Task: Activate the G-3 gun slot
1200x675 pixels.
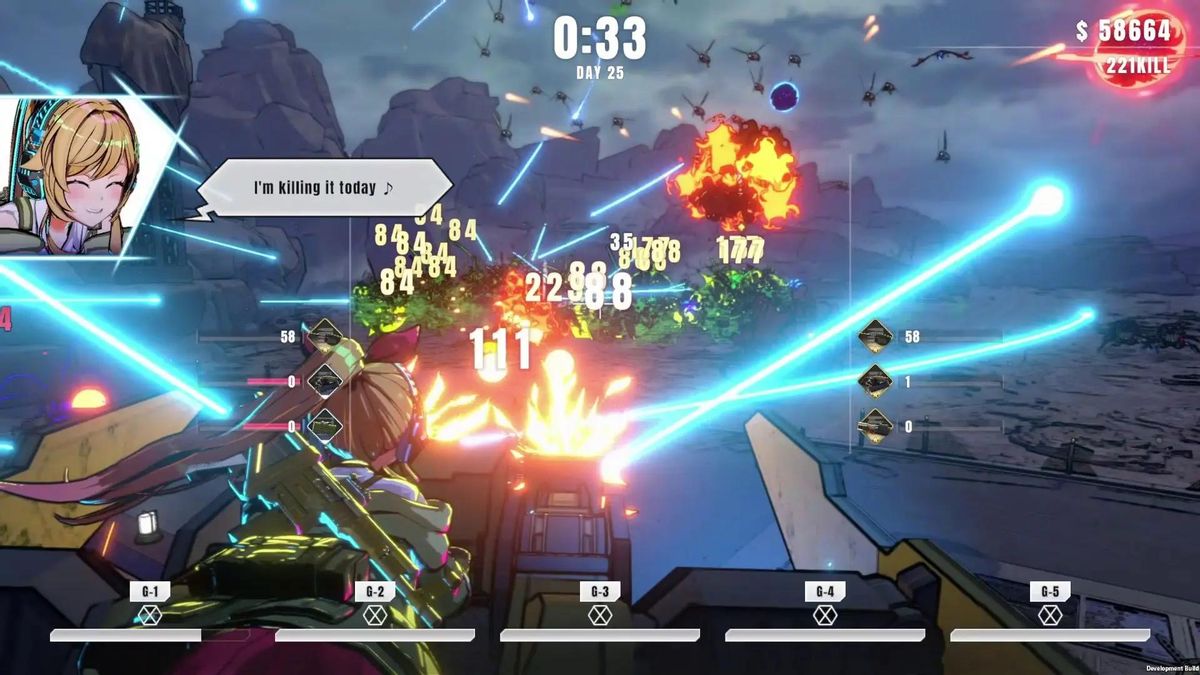Action: 599,605
